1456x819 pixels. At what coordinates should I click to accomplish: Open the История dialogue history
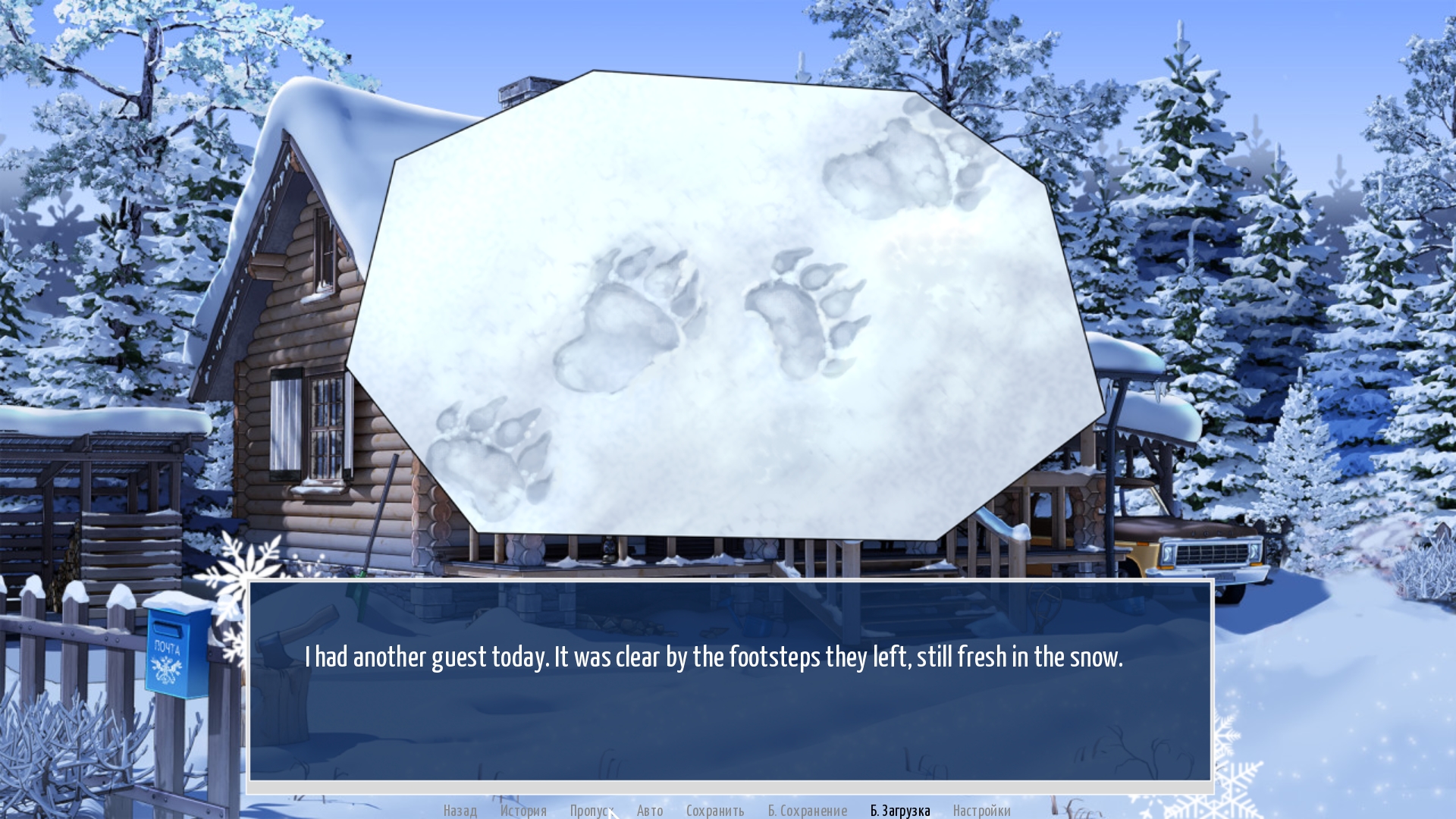523,811
